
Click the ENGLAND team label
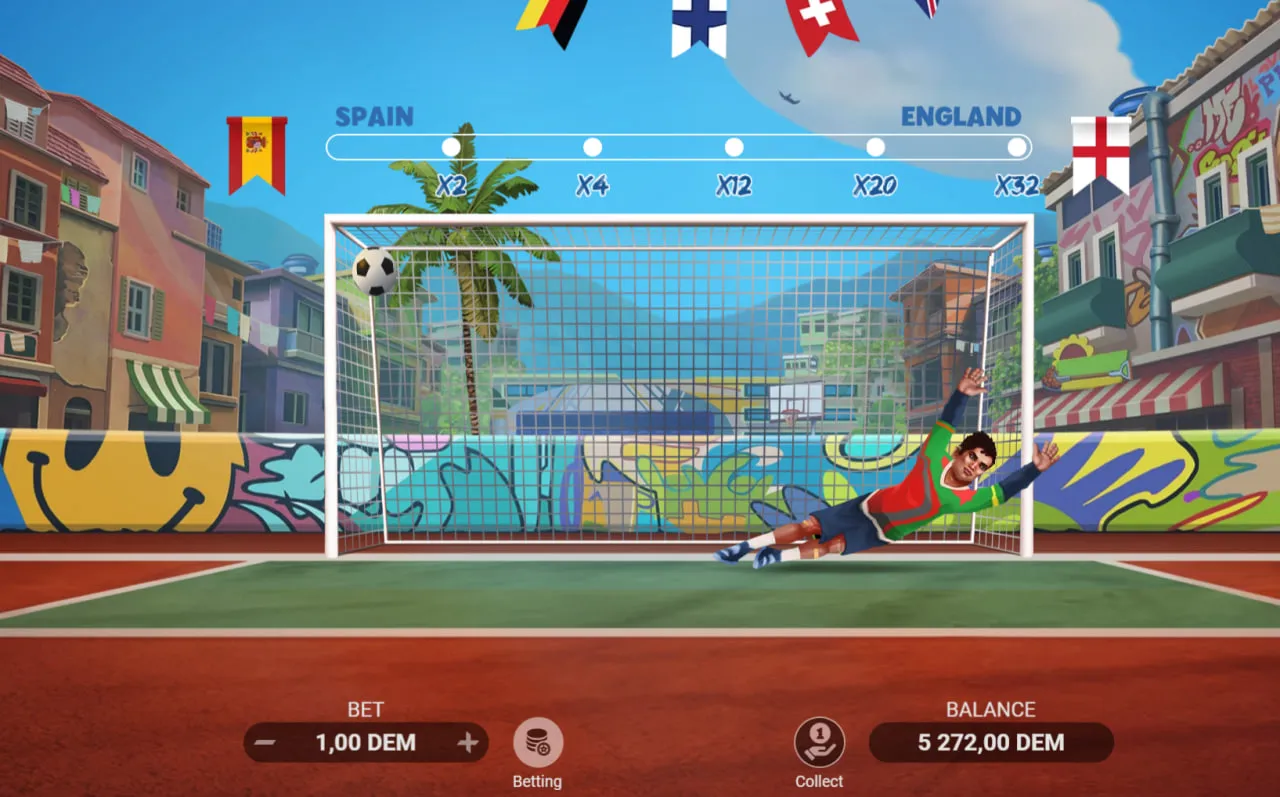click(962, 116)
